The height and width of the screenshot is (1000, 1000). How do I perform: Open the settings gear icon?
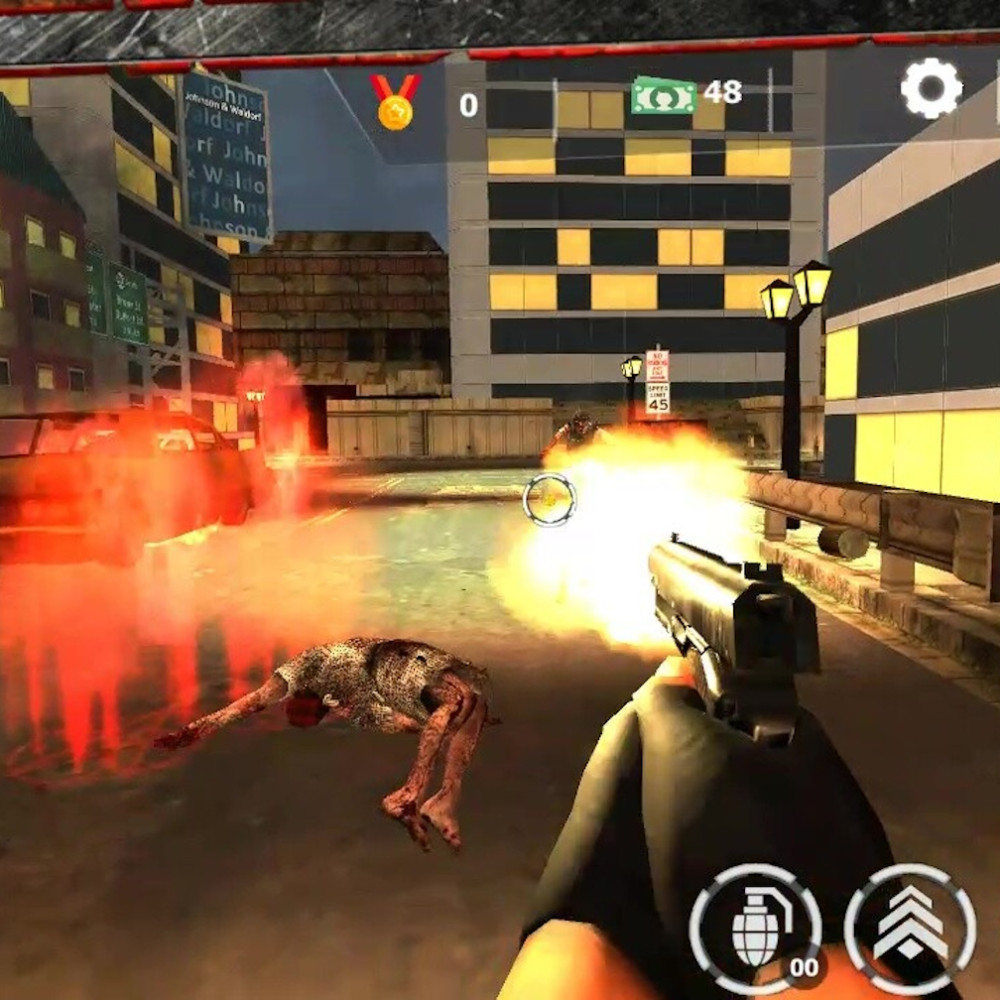click(x=931, y=89)
